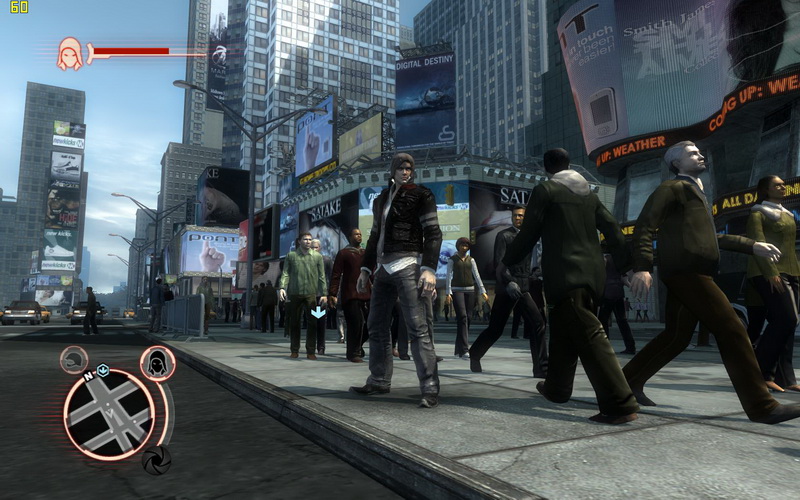Select the hooded figure disguise icon
Screen dimensions: 800x500
click(x=157, y=363)
